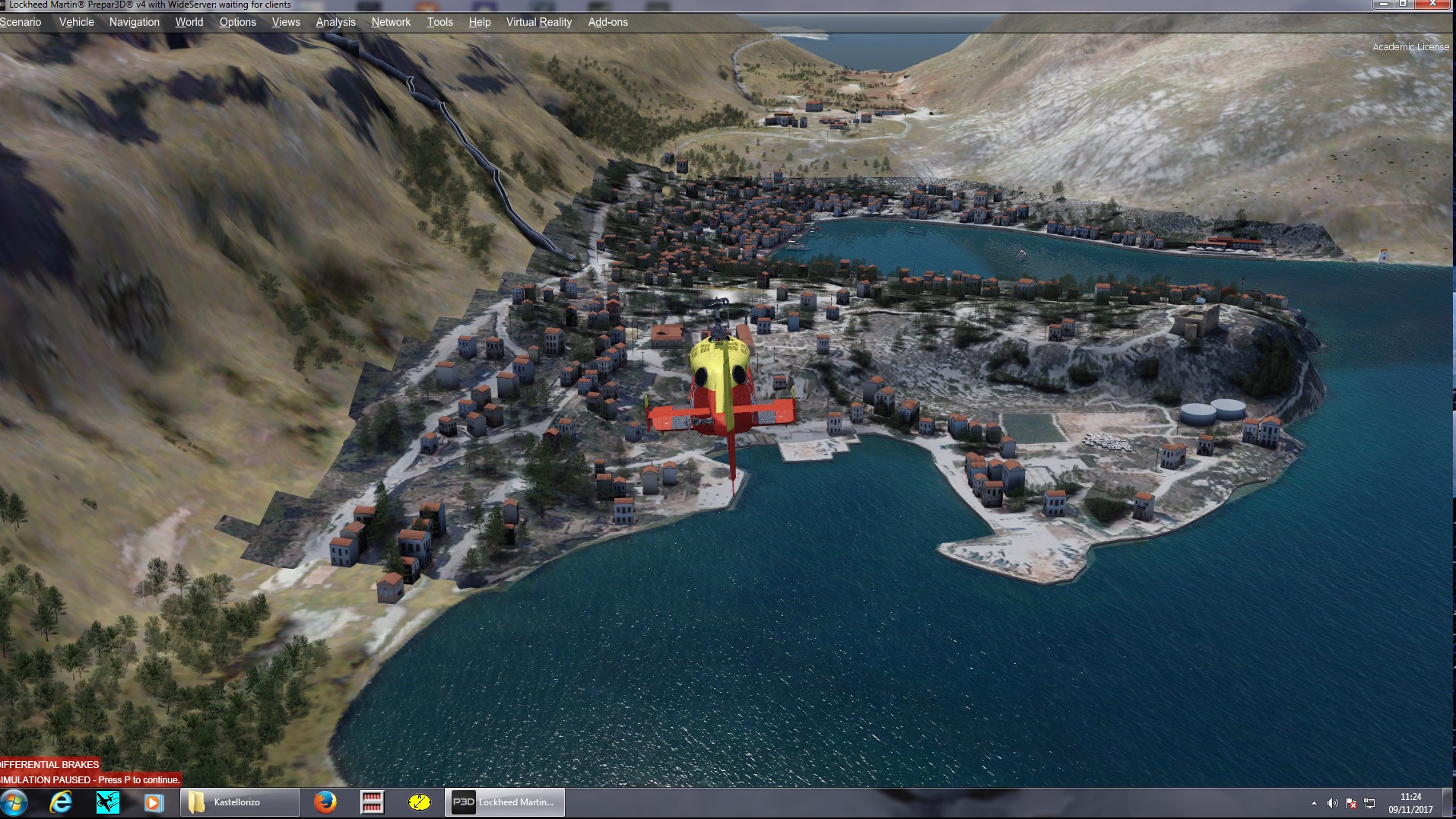Open the Network menu
Viewport: 1456px width, 819px height.
coord(391,22)
